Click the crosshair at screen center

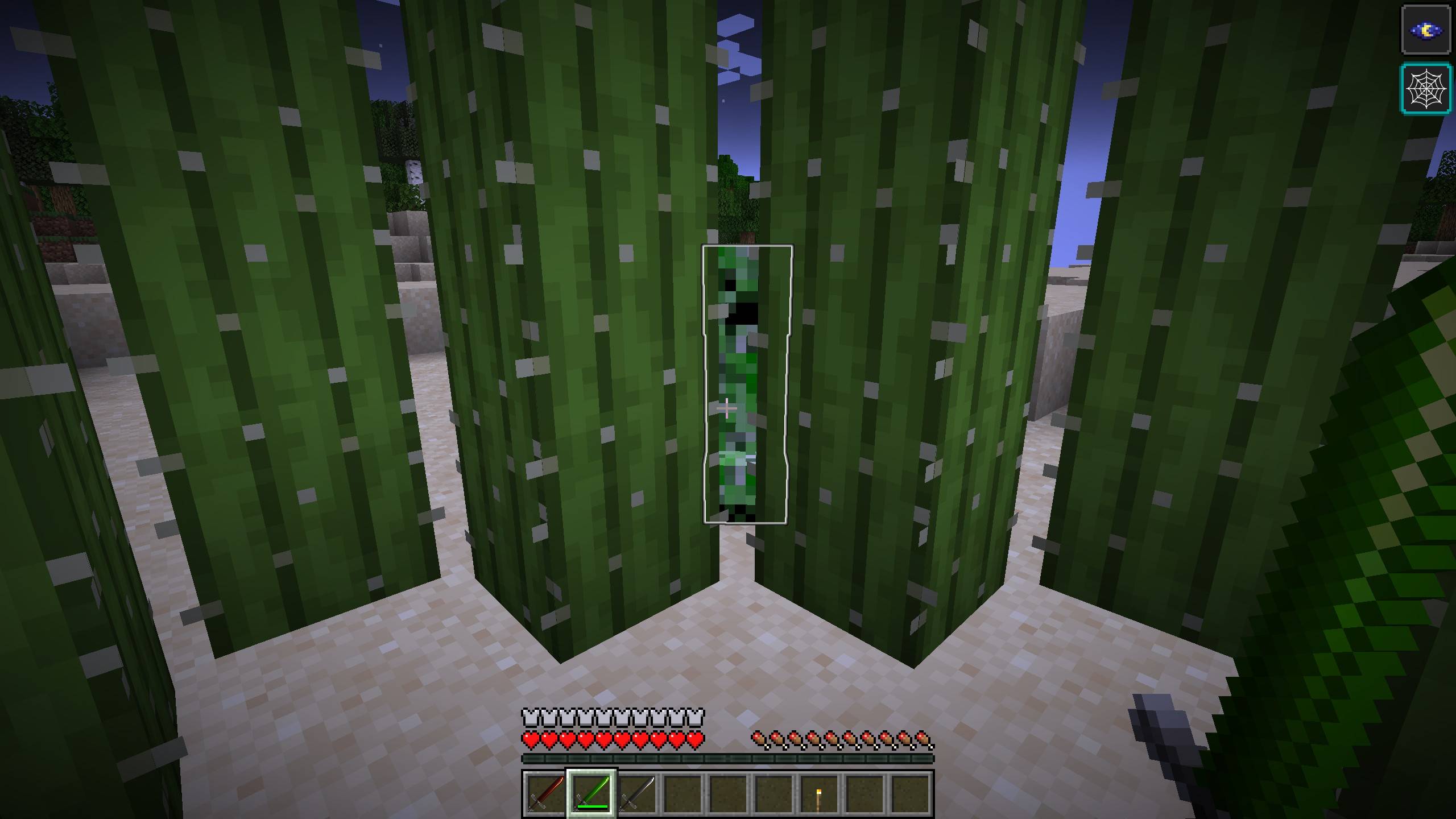click(x=728, y=408)
